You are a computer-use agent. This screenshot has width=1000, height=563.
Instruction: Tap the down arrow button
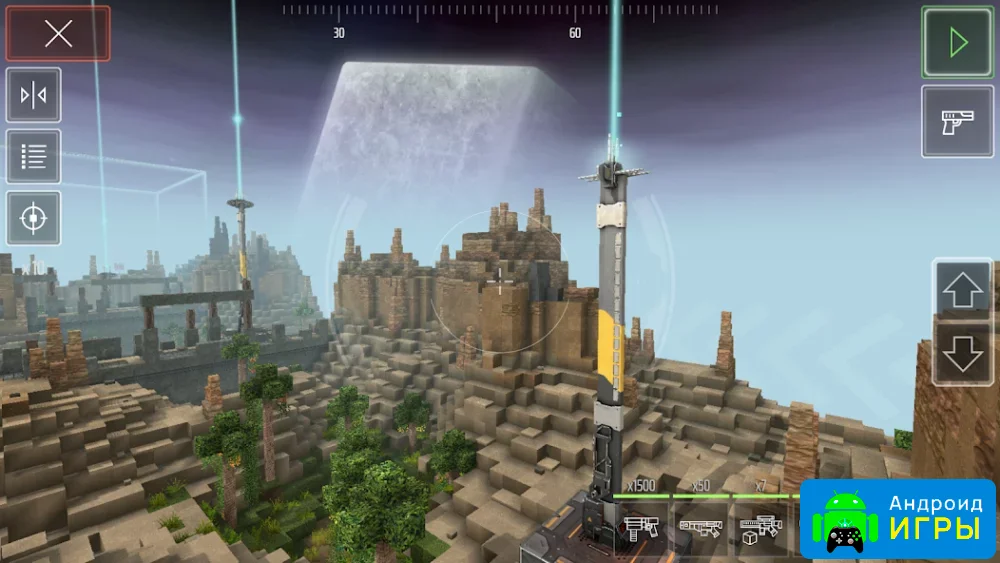tap(963, 352)
